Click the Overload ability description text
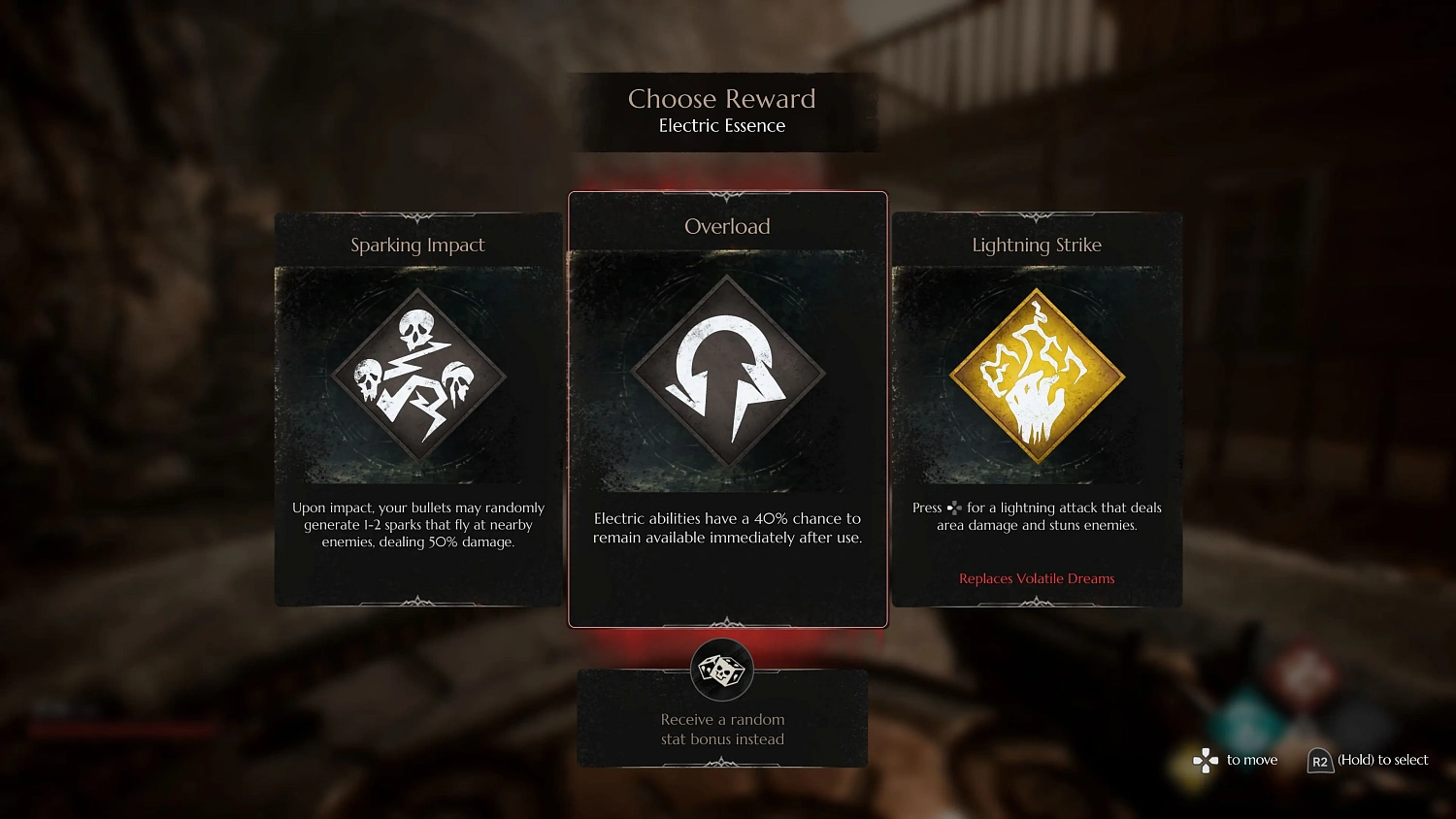1456x819 pixels. click(726, 528)
